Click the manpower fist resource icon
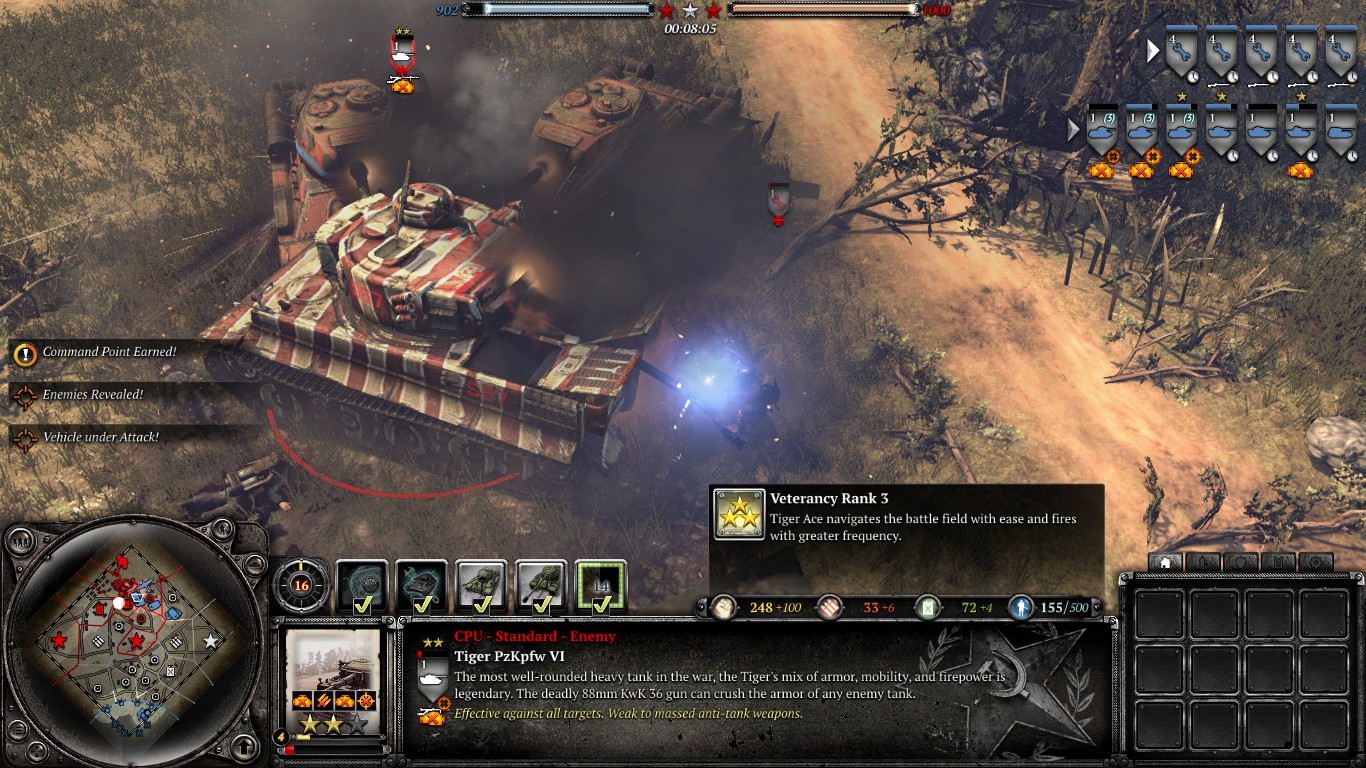Image resolution: width=1366 pixels, height=768 pixels. pyautogui.click(x=724, y=607)
